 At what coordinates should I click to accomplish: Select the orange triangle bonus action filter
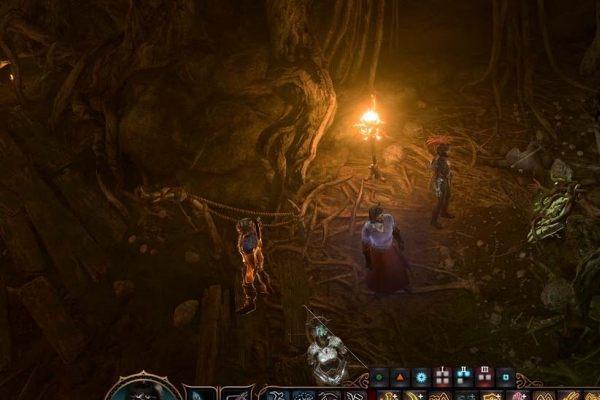(399, 377)
